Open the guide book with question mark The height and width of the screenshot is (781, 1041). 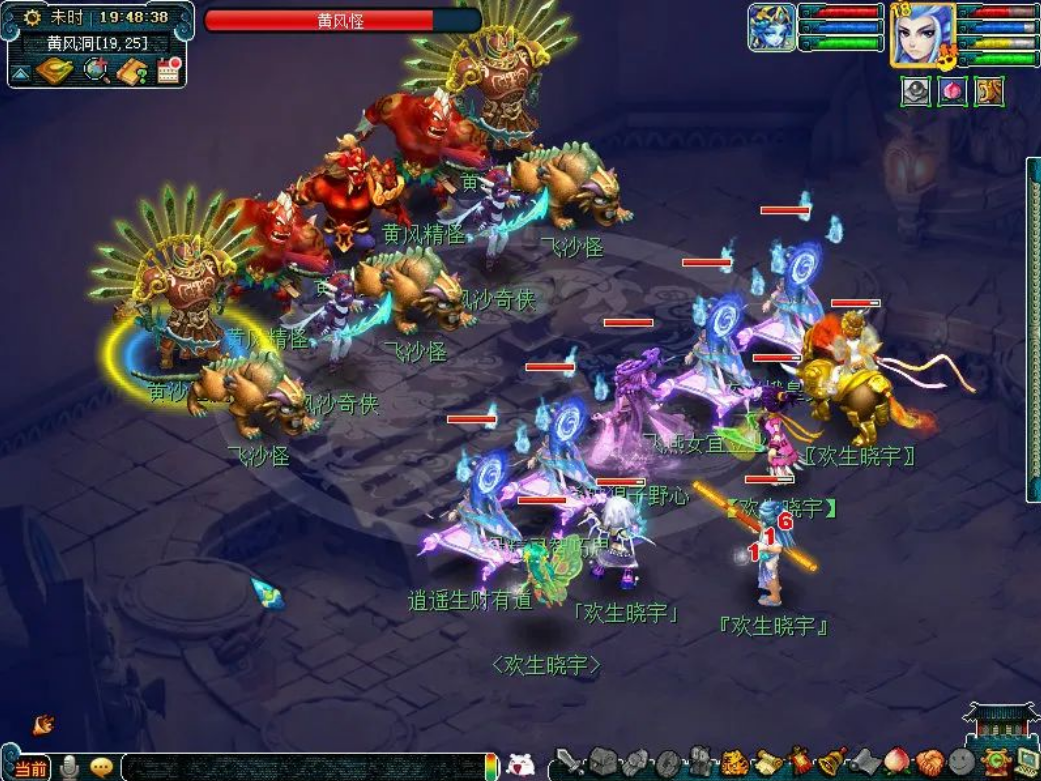[132, 72]
